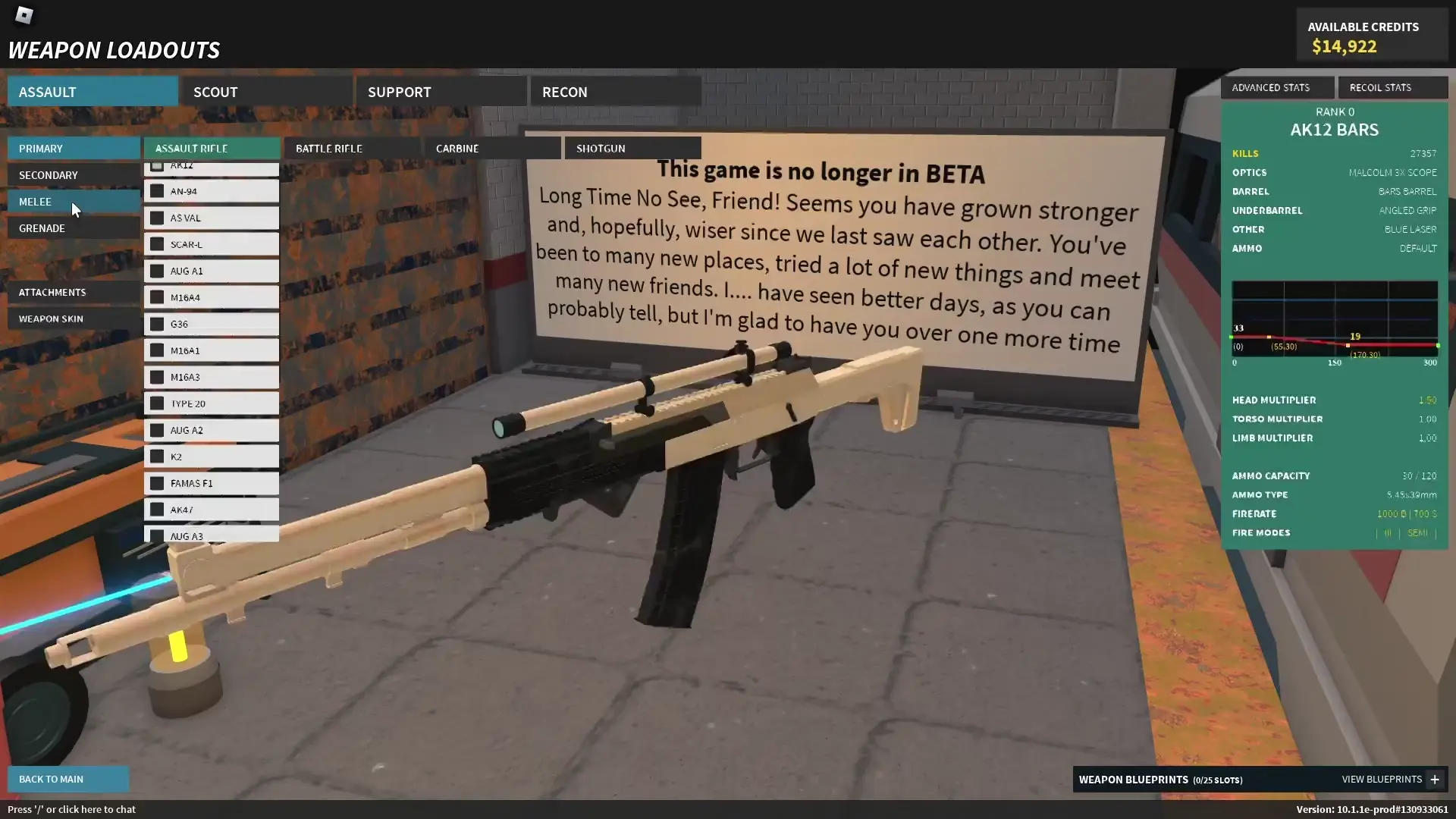
Task: Select the Support class tab
Action: point(441,92)
